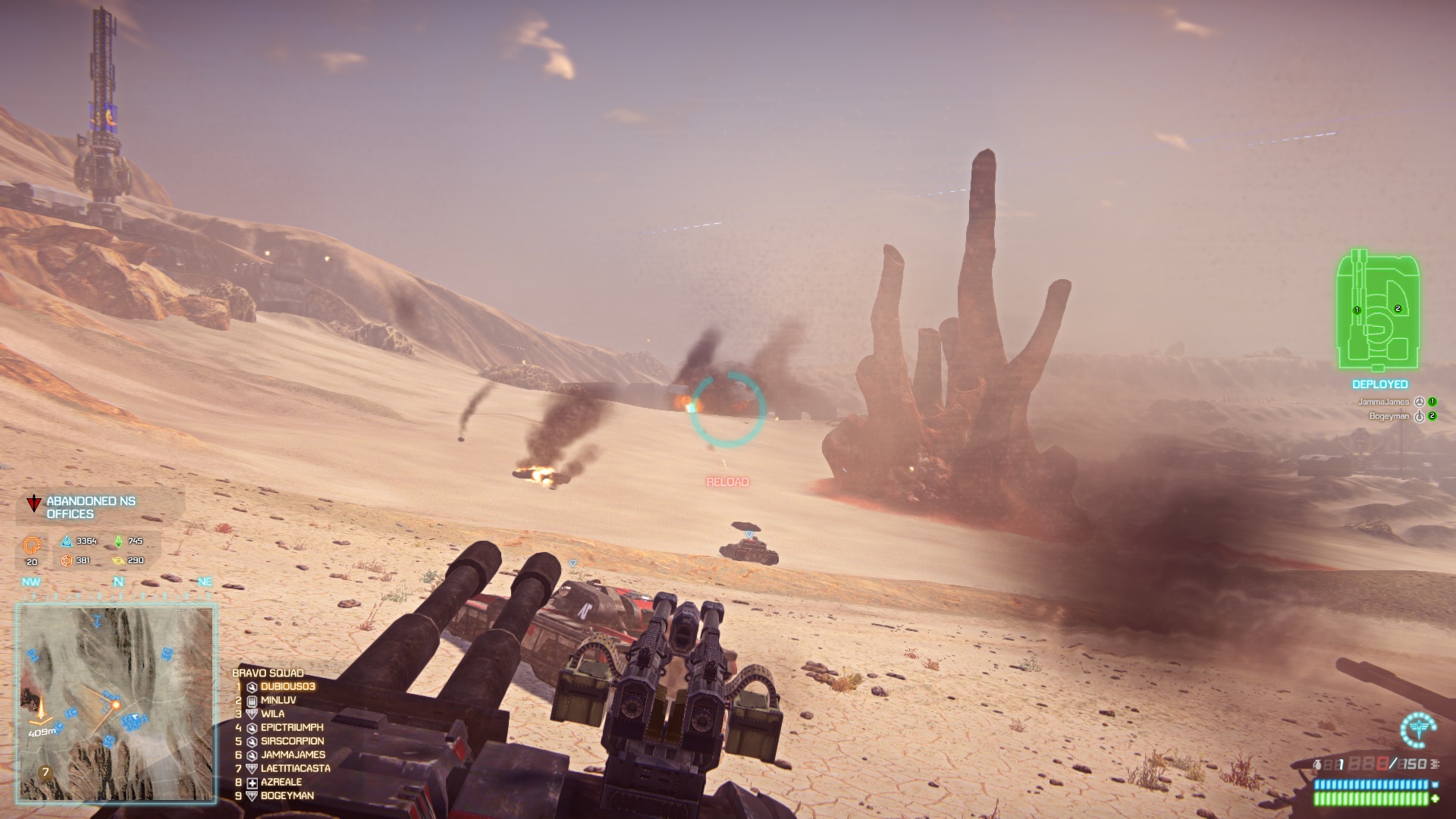Select squad member LAETITIACASTA
1456x819 pixels.
click(x=295, y=768)
